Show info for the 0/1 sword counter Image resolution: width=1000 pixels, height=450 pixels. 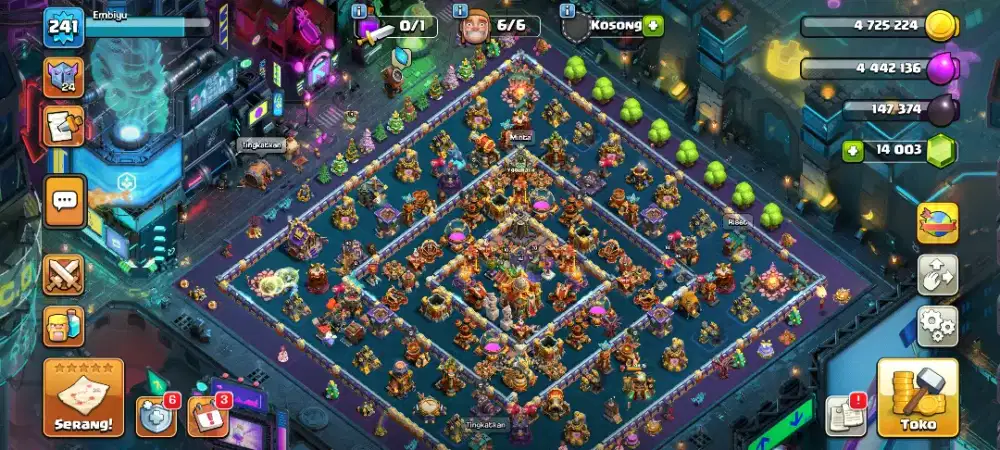tap(358, 11)
